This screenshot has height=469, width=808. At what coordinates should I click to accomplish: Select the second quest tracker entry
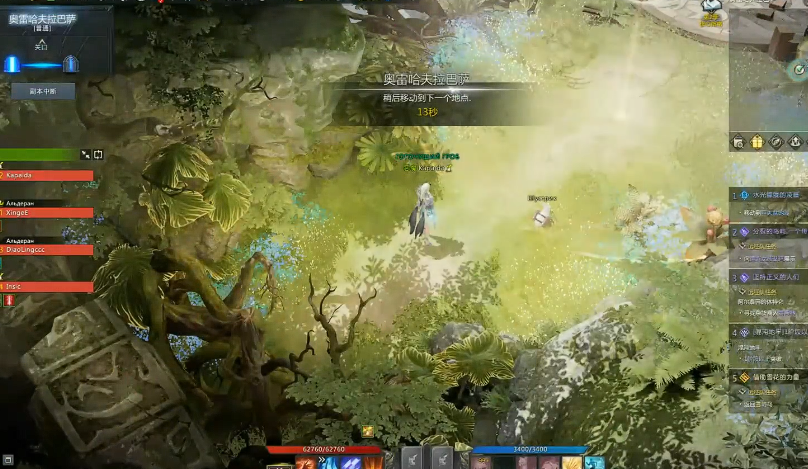click(x=770, y=231)
